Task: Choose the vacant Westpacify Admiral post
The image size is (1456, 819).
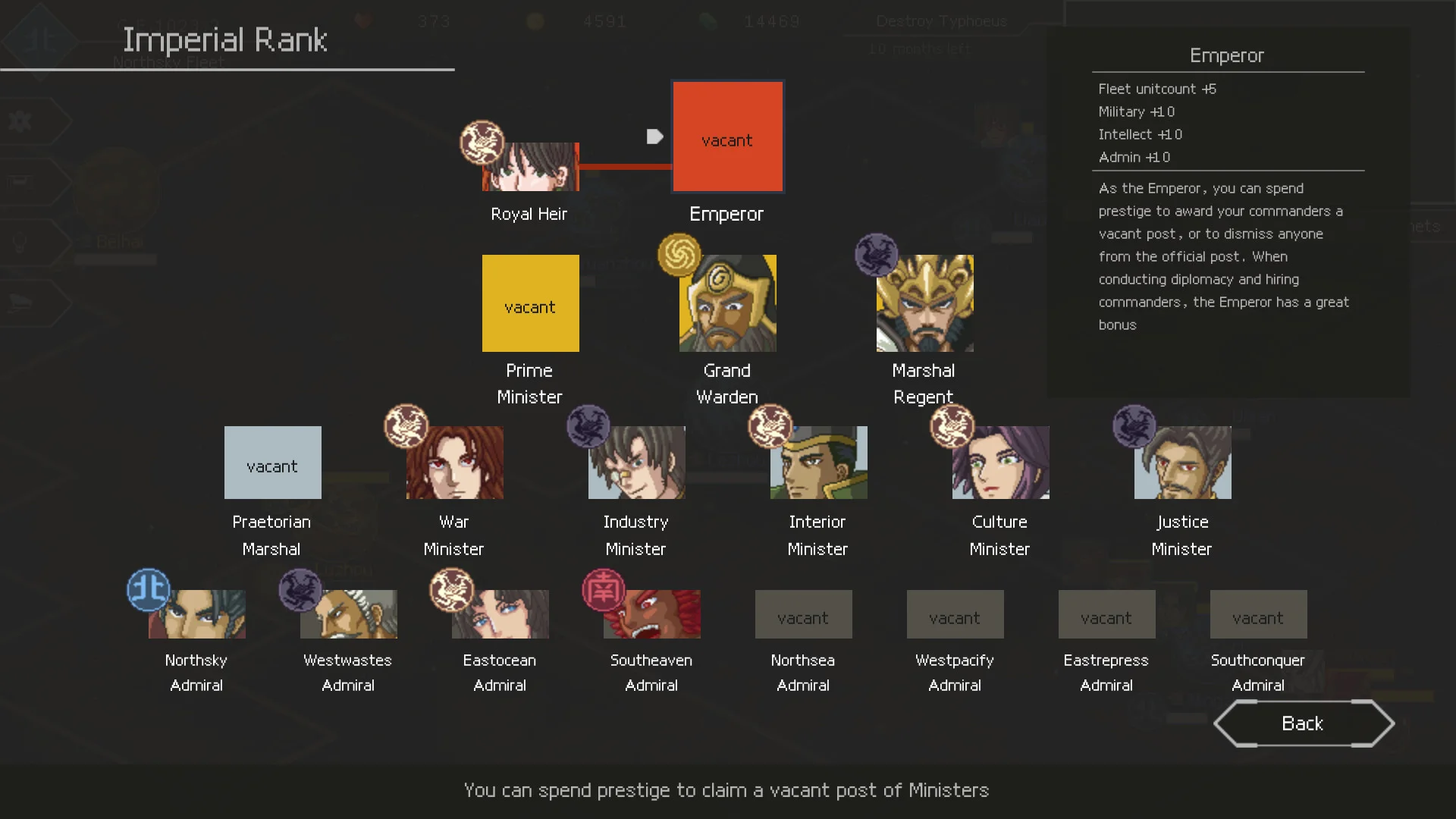Action: tap(955, 614)
